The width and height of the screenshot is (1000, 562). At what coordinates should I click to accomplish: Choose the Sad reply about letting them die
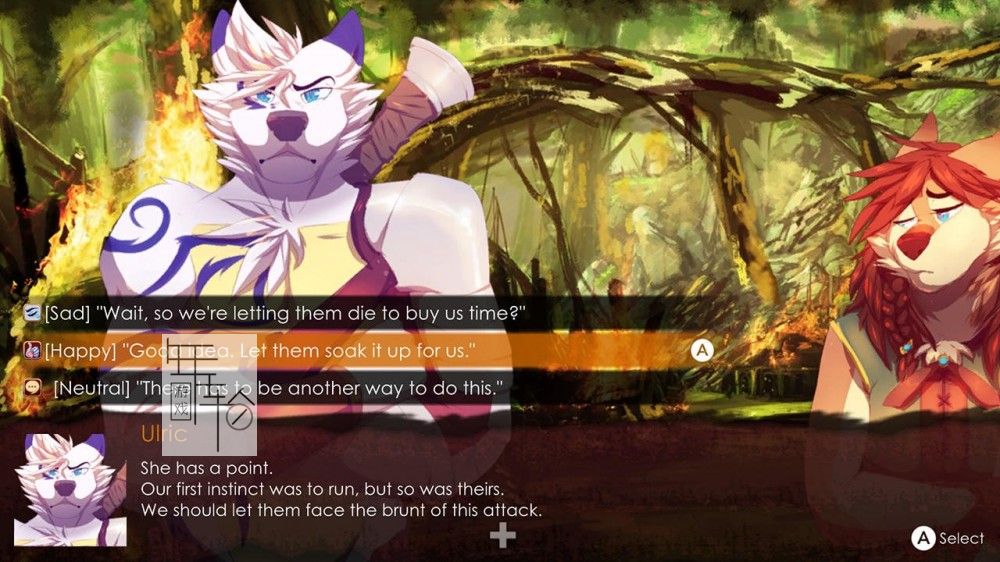[x=285, y=314]
